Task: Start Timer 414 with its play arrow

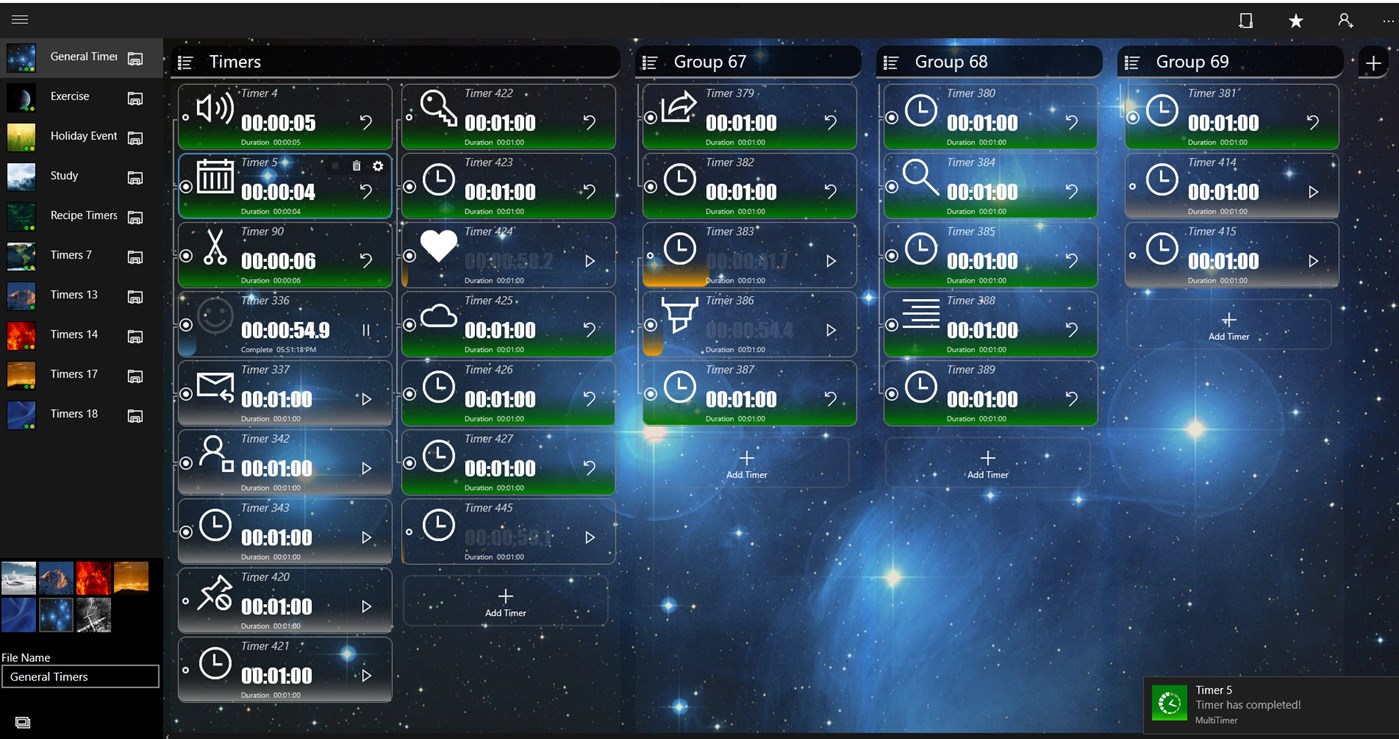Action: [x=1313, y=192]
